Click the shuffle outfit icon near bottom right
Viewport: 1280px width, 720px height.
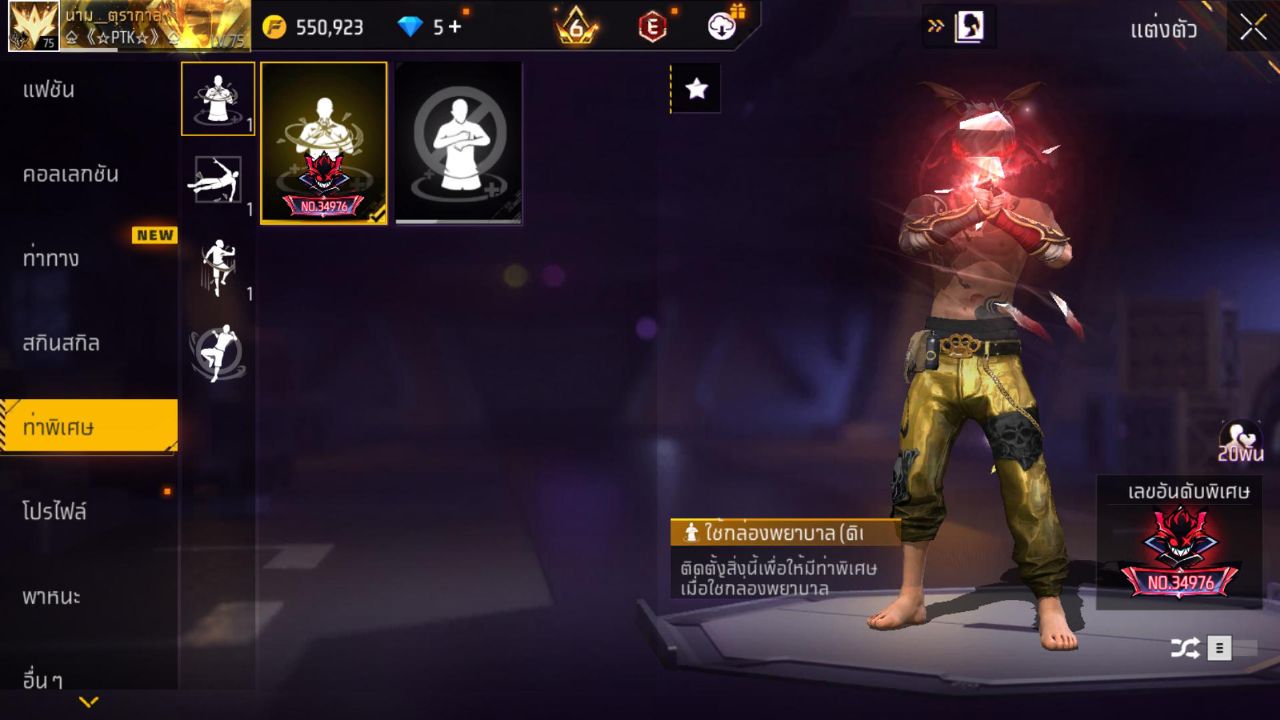point(1184,647)
